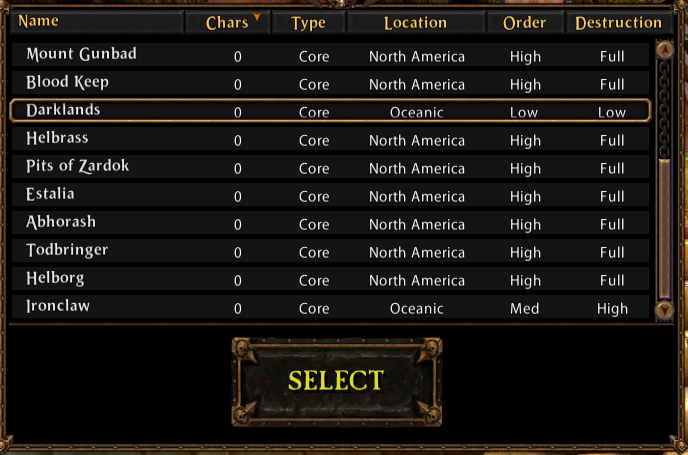The image size is (688, 455).
Task: Click the scrollbar's down arrow
Action: click(x=664, y=310)
